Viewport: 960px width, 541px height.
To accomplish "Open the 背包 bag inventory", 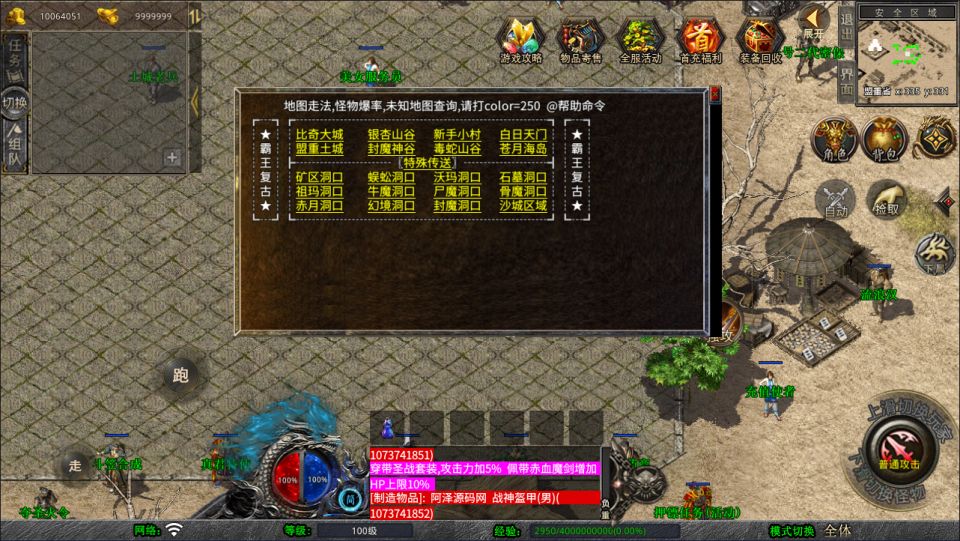I will (884, 140).
